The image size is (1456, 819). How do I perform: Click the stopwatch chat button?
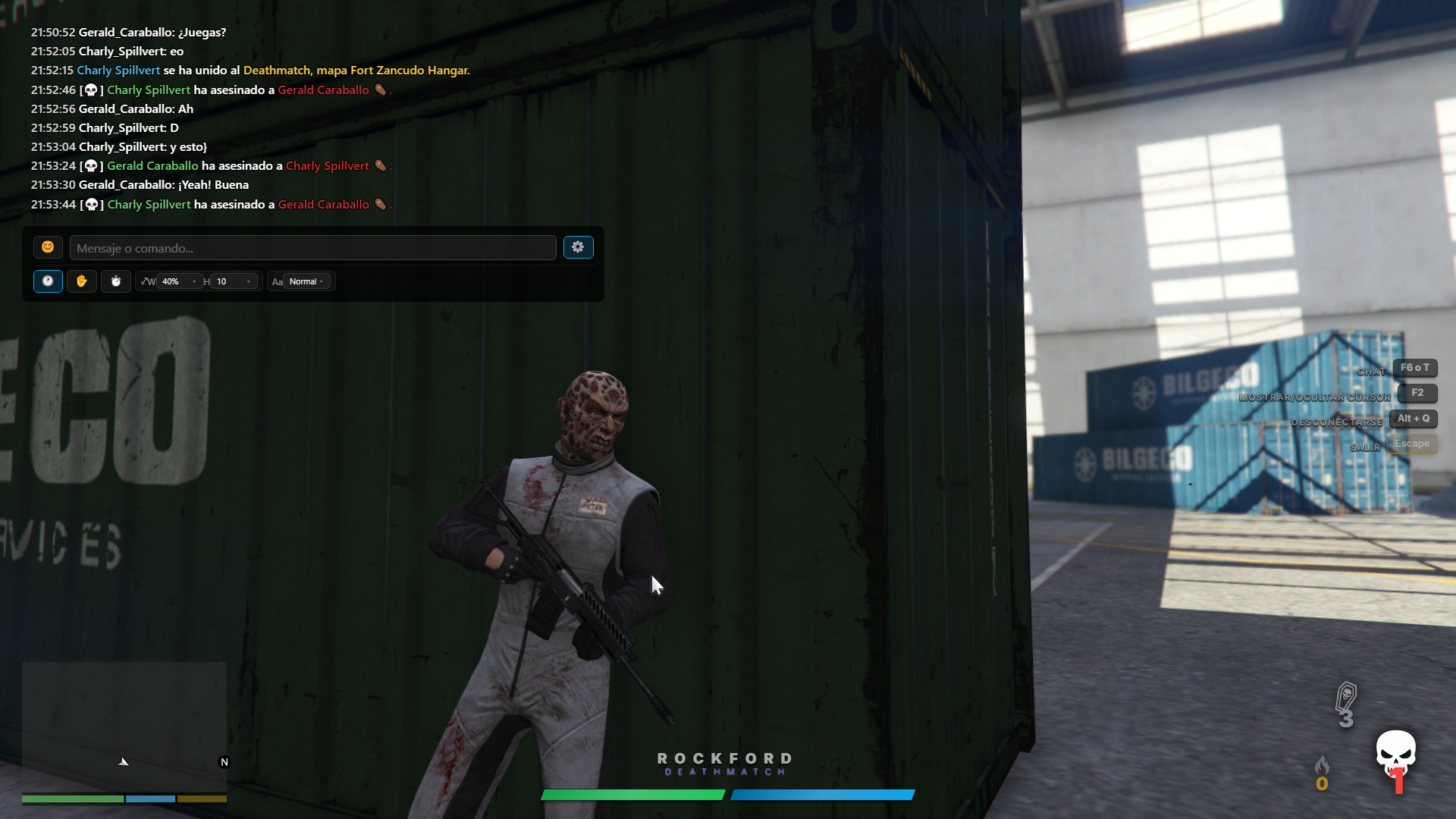[116, 281]
